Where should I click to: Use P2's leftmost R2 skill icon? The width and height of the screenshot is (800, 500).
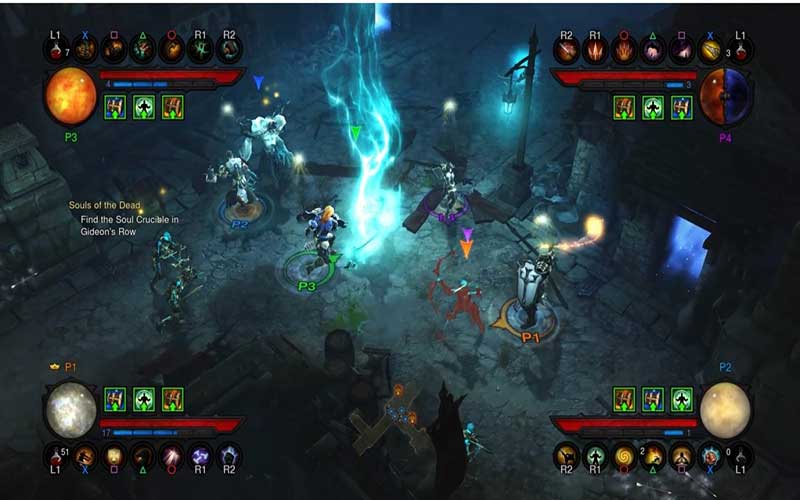[568, 456]
